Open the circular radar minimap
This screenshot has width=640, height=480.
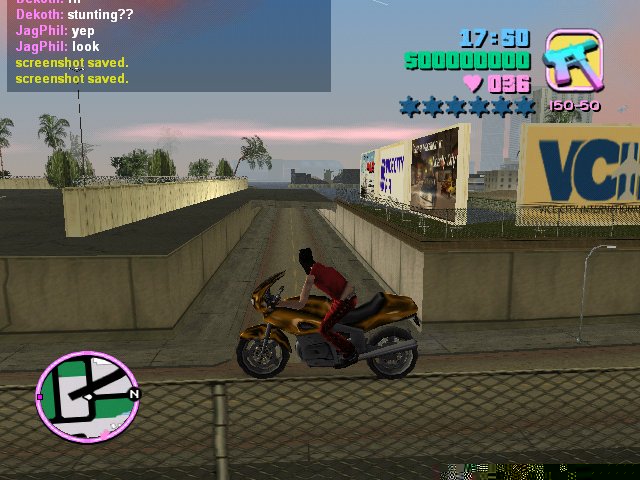coord(85,398)
